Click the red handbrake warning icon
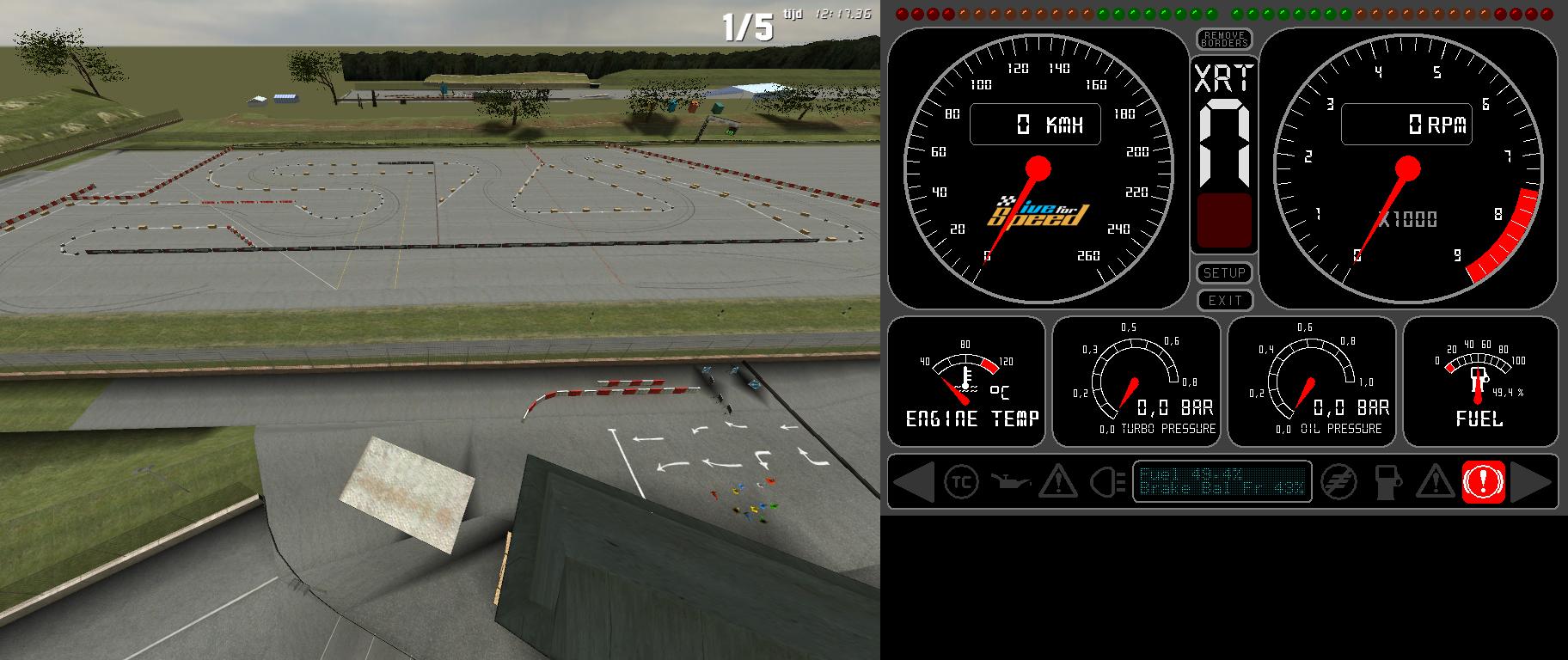This screenshot has width=1568, height=660. pyautogui.click(x=1483, y=481)
